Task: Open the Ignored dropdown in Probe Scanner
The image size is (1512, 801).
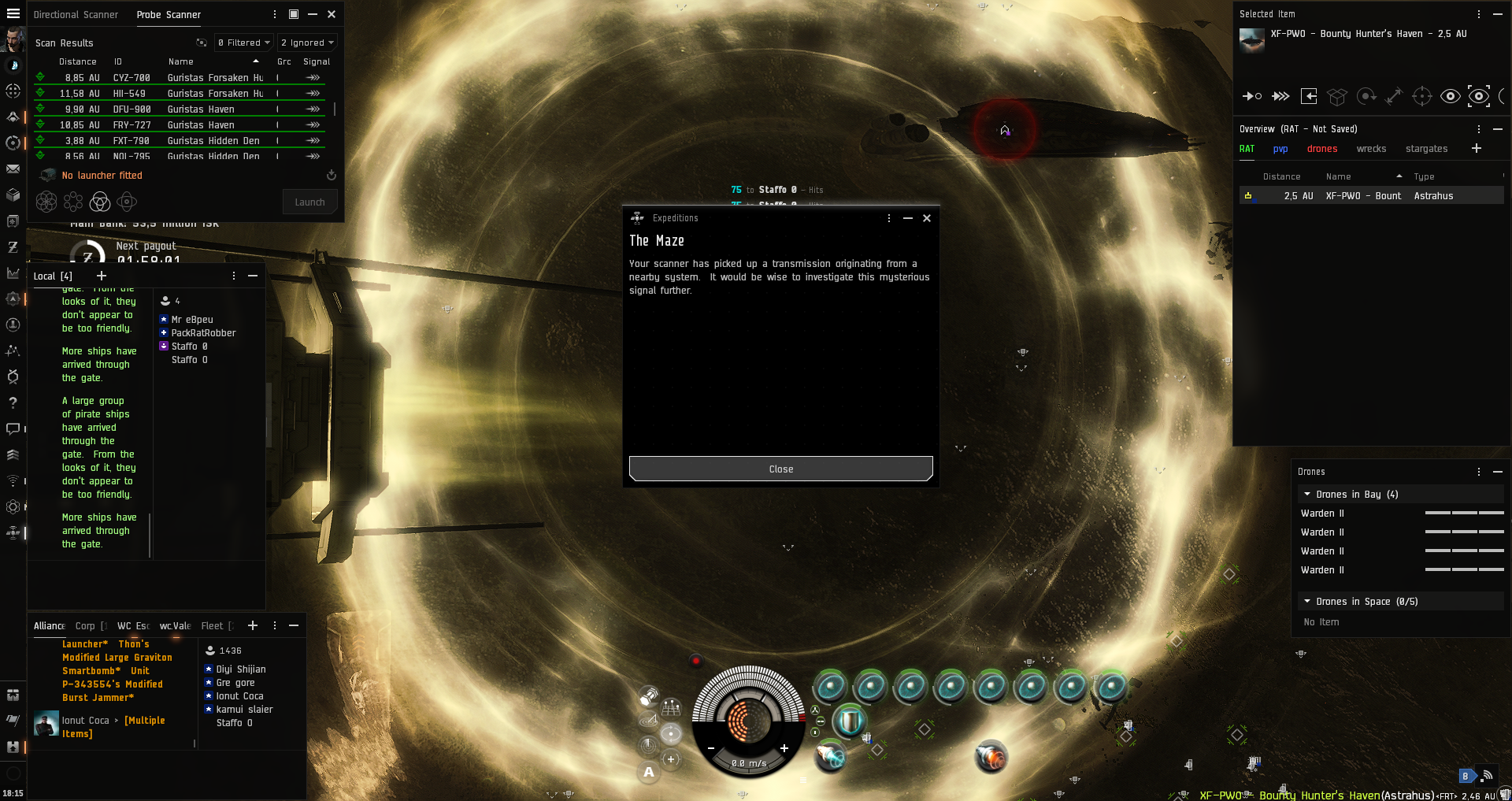Action: (307, 43)
